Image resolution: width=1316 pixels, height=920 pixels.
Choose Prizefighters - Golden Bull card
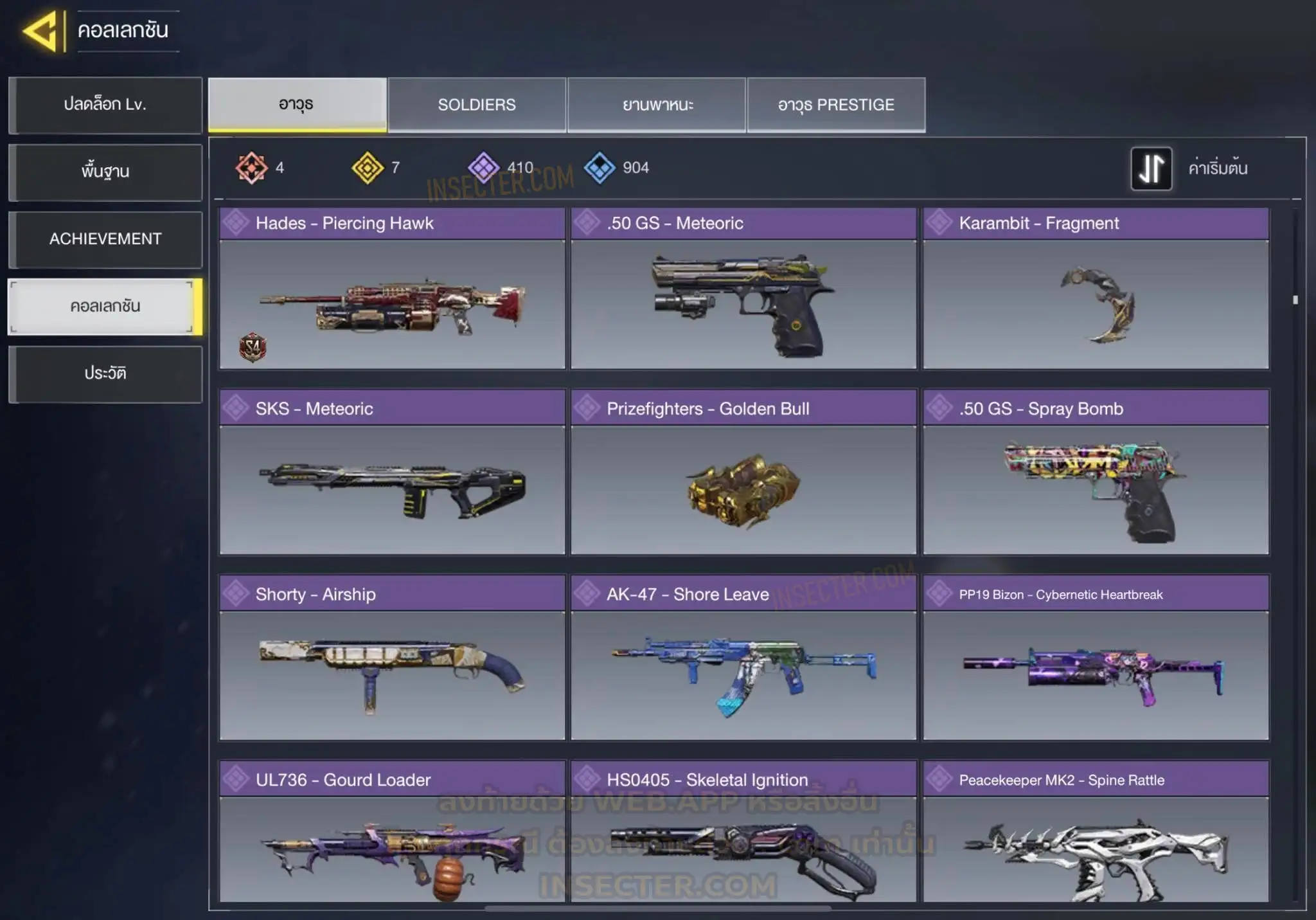click(x=743, y=473)
